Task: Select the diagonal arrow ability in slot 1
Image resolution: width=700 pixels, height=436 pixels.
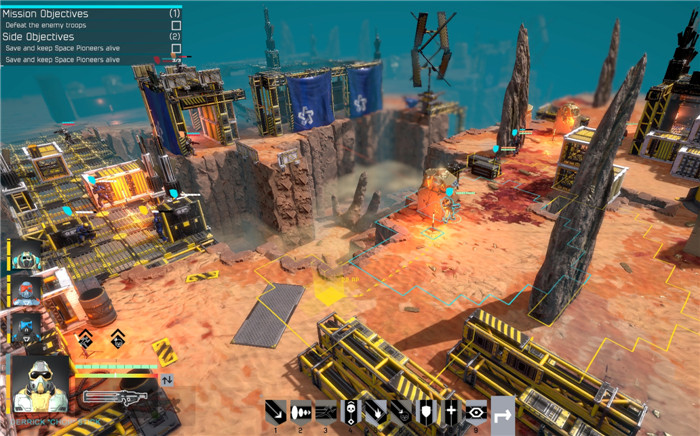Action: click(x=276, y=411)
